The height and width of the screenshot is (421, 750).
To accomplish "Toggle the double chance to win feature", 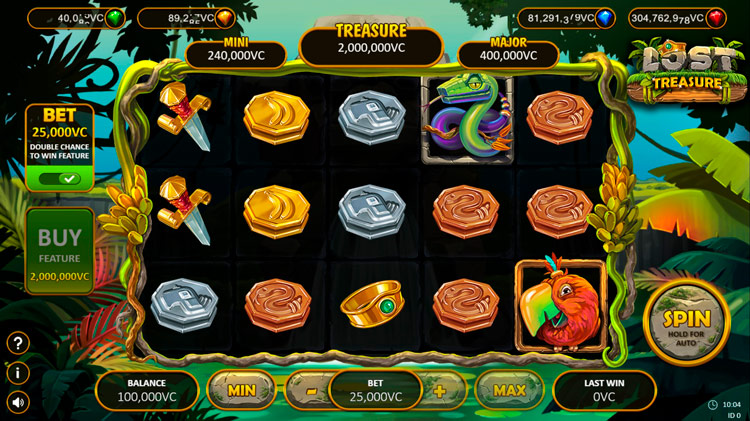I will click(x=59, y=179).
